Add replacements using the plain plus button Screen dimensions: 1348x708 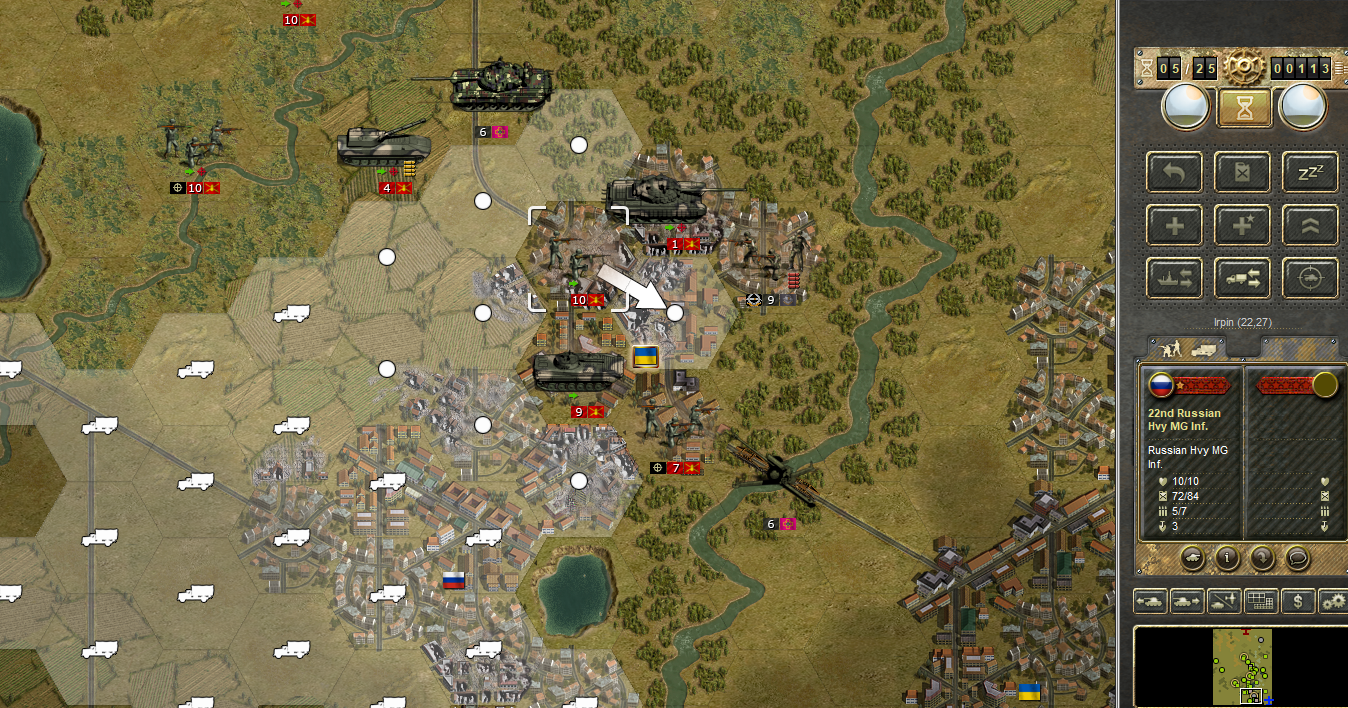tap(1175, 226)
